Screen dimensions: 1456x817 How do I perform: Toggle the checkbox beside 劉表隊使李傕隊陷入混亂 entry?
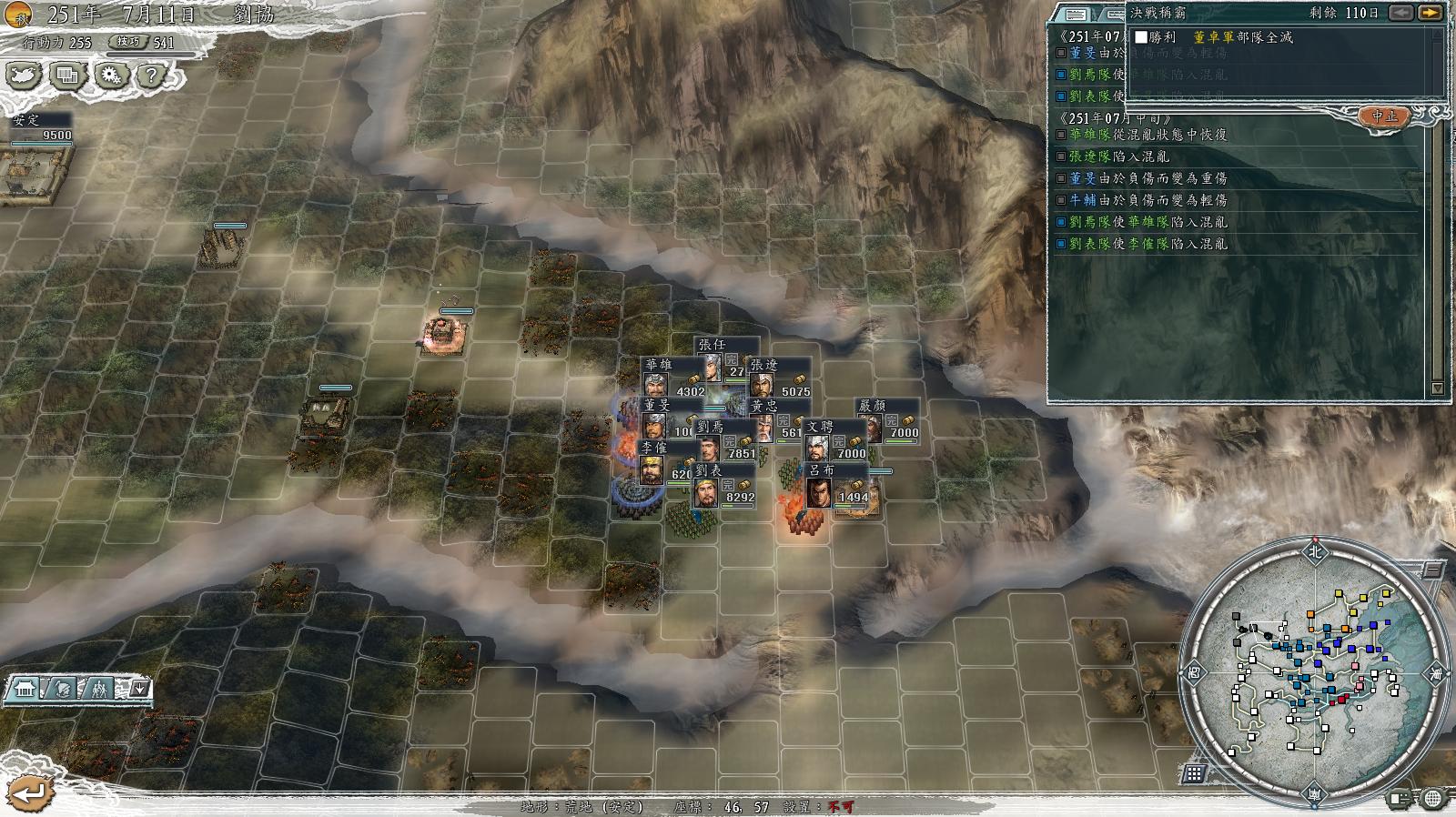pos(1061,244)
